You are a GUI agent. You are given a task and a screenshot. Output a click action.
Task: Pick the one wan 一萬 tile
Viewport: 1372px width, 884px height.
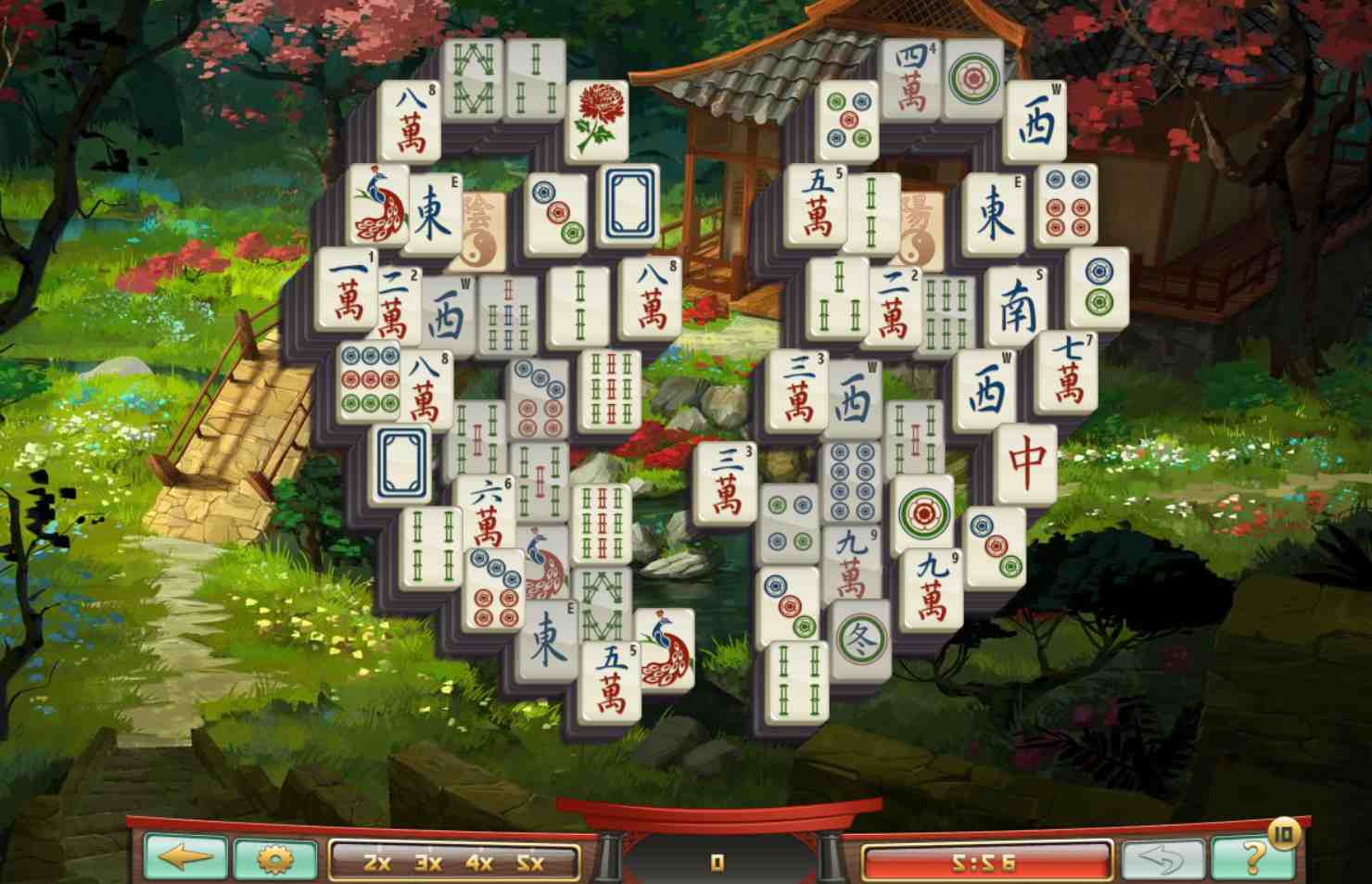[x=347, y=288]
